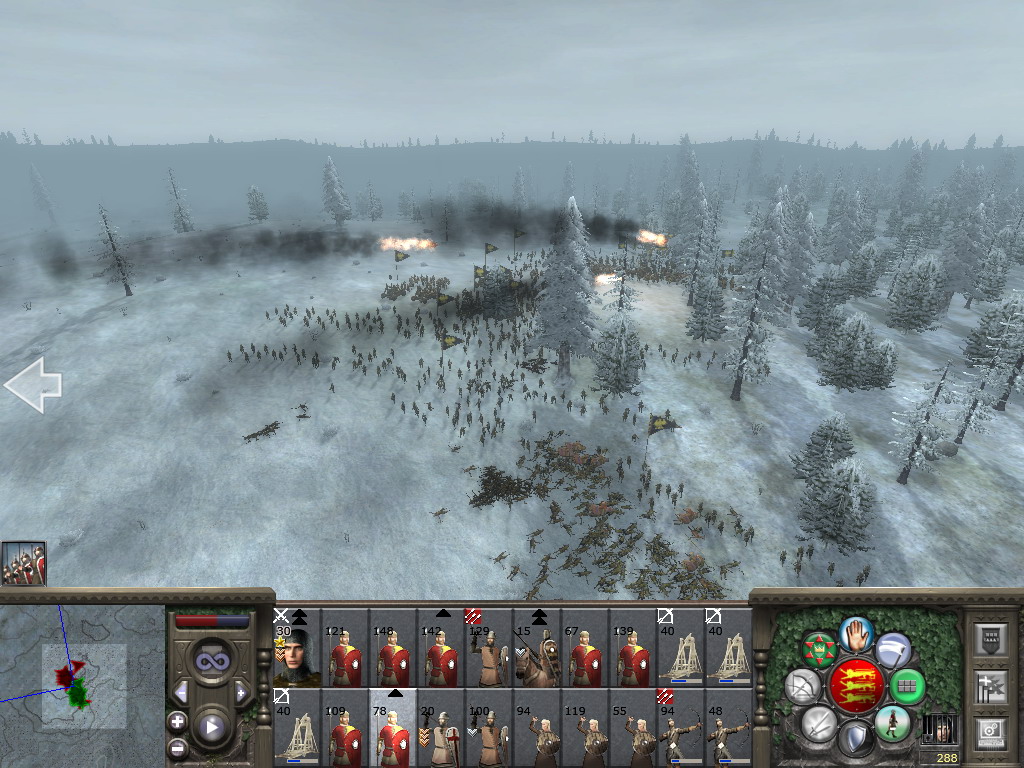The width and height of the screenshot is (1024, 768).
Task: Click the red three-lions faction emblem
Action: 857,685
